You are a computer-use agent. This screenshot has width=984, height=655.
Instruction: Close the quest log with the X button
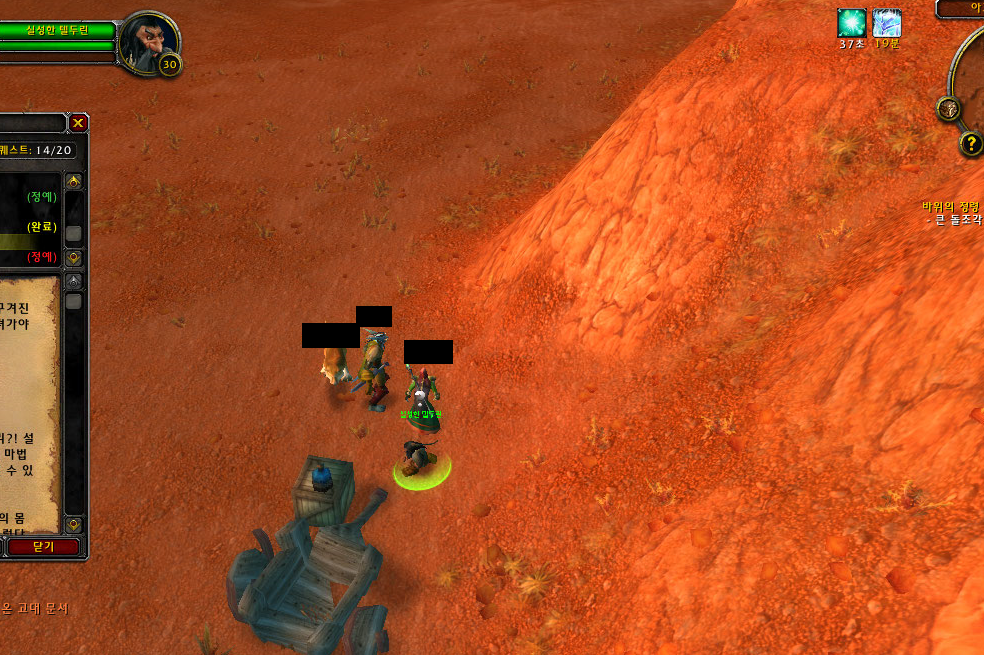tap(78, 123)
